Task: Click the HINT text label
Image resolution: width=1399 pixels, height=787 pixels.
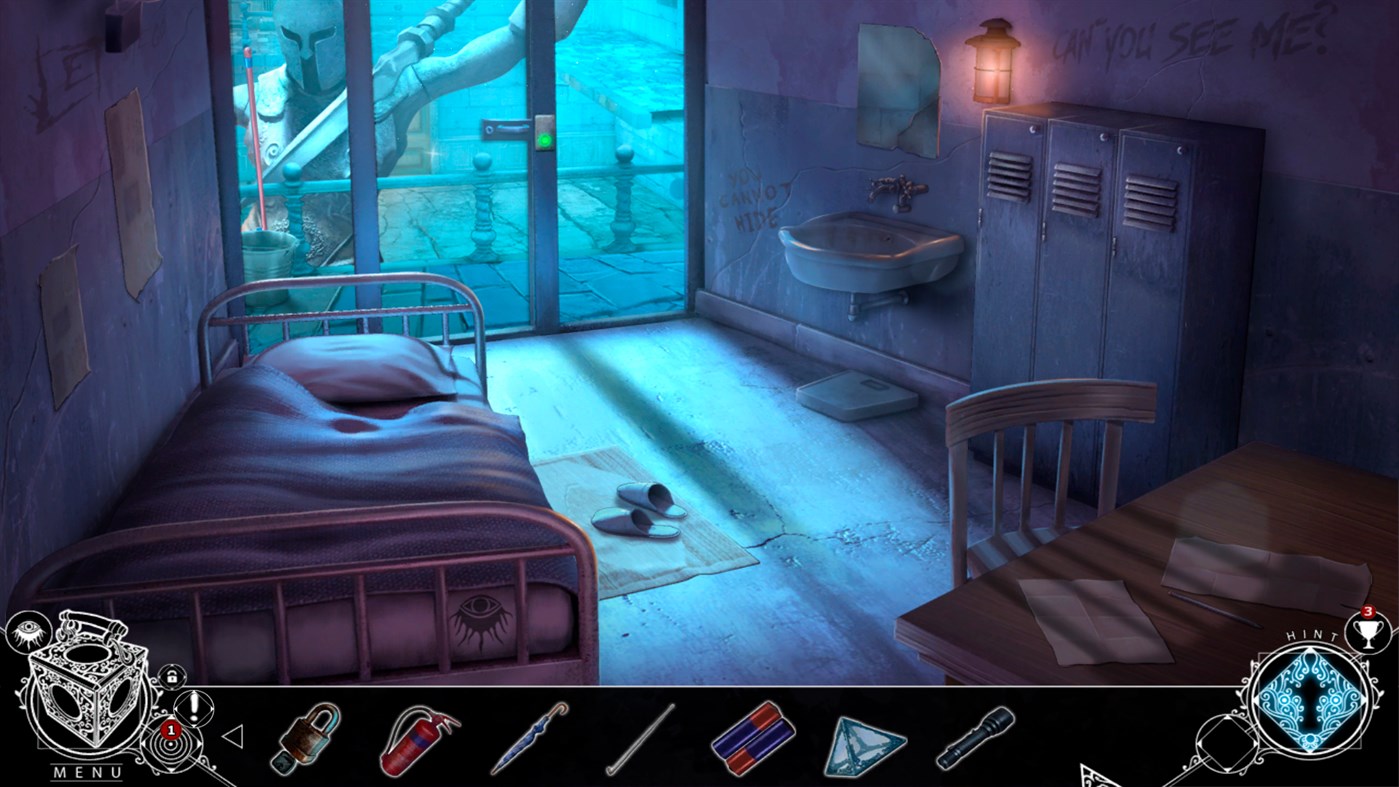Action: pyautogui.click(x=1312, y=633)
